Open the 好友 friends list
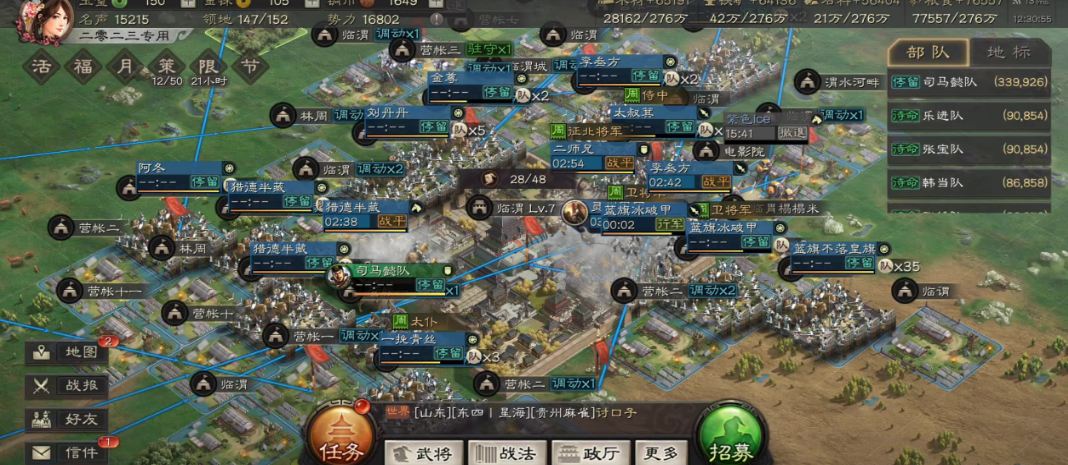Screen dimensions: 1068x465 click(67, 419)
